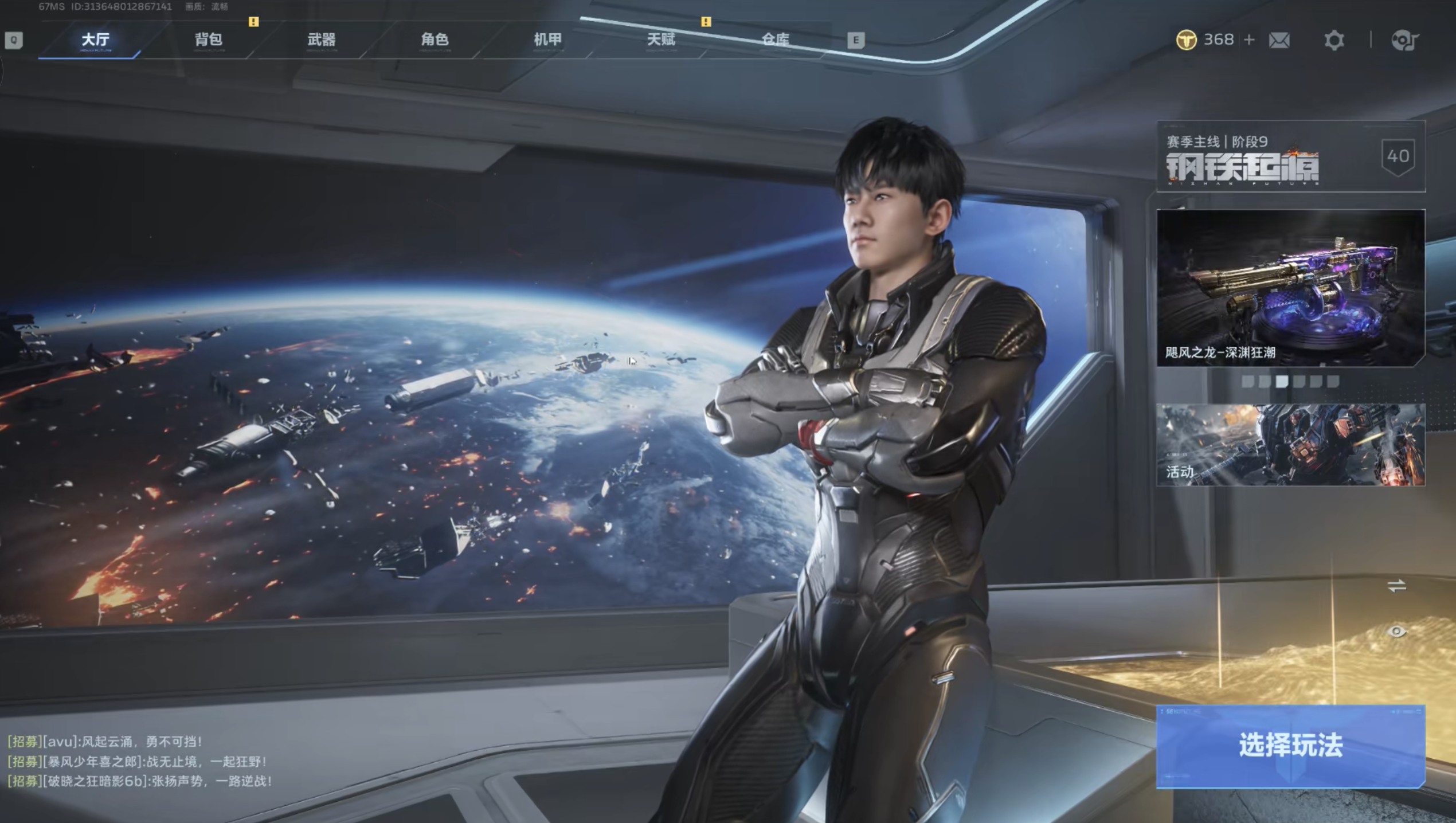Switch to the 天赋 talents tab
Viewport: 1456px width, 823px height.
click(x=661, y=40)
